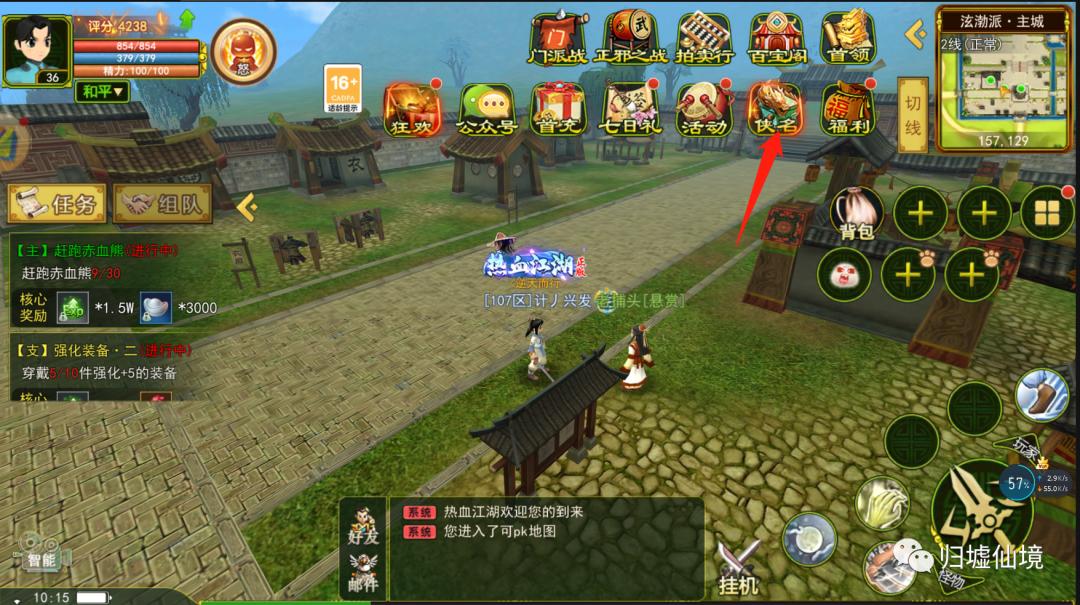Image resolution: width=1080 pixels, height=605 pixels.
Task: Open the 正邪之战 event icon
Action: point(631,38)
